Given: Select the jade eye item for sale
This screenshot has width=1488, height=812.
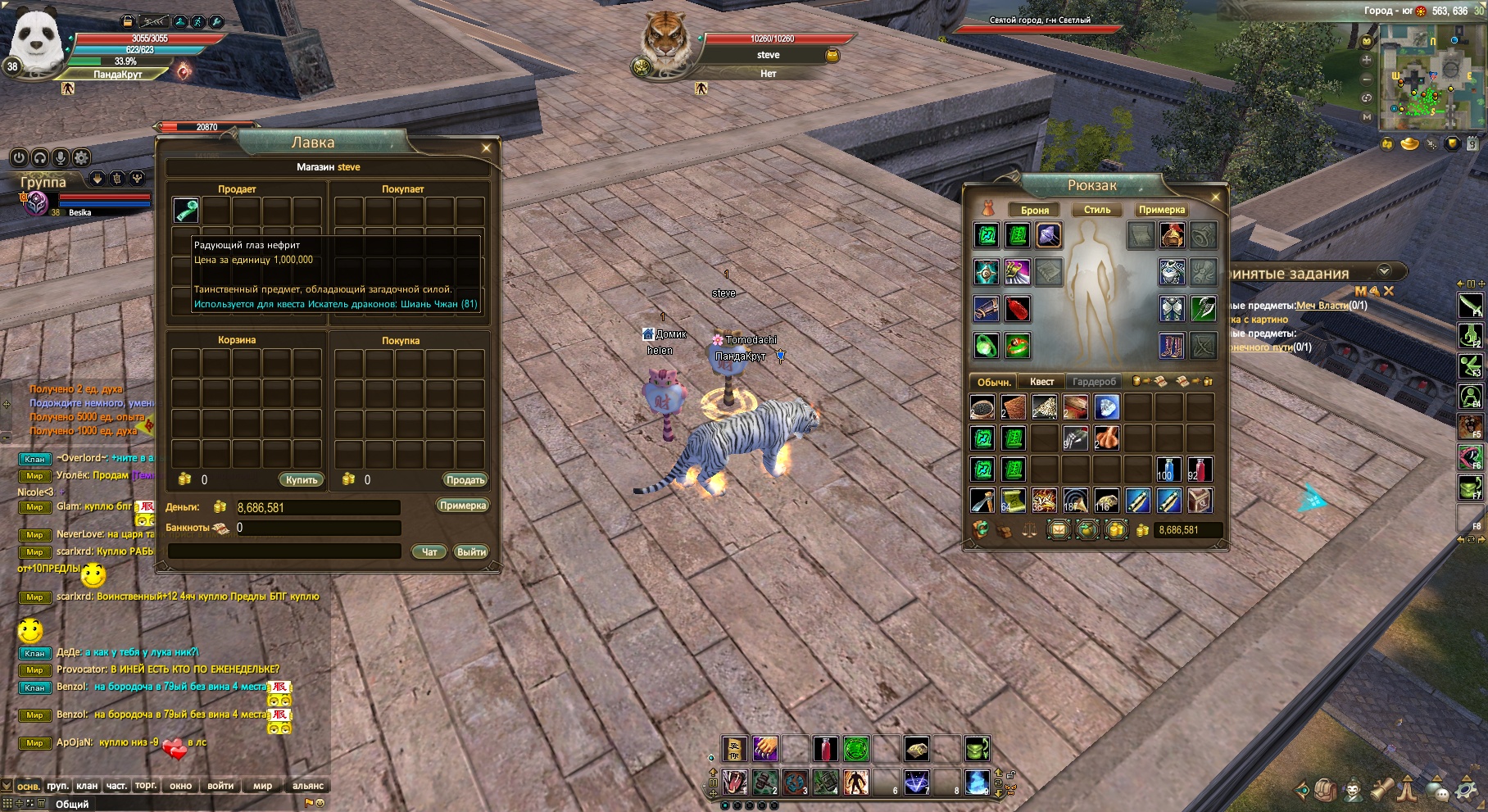Looking at the screenshot, I should [186, 211].
